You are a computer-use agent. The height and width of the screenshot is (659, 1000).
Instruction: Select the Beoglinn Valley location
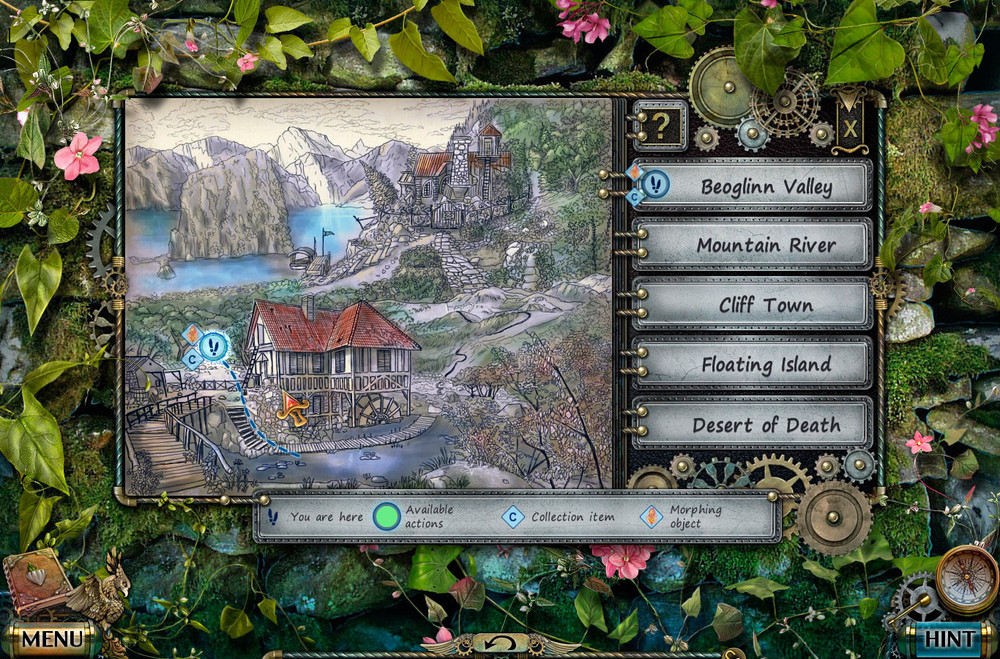coord(765,186)
